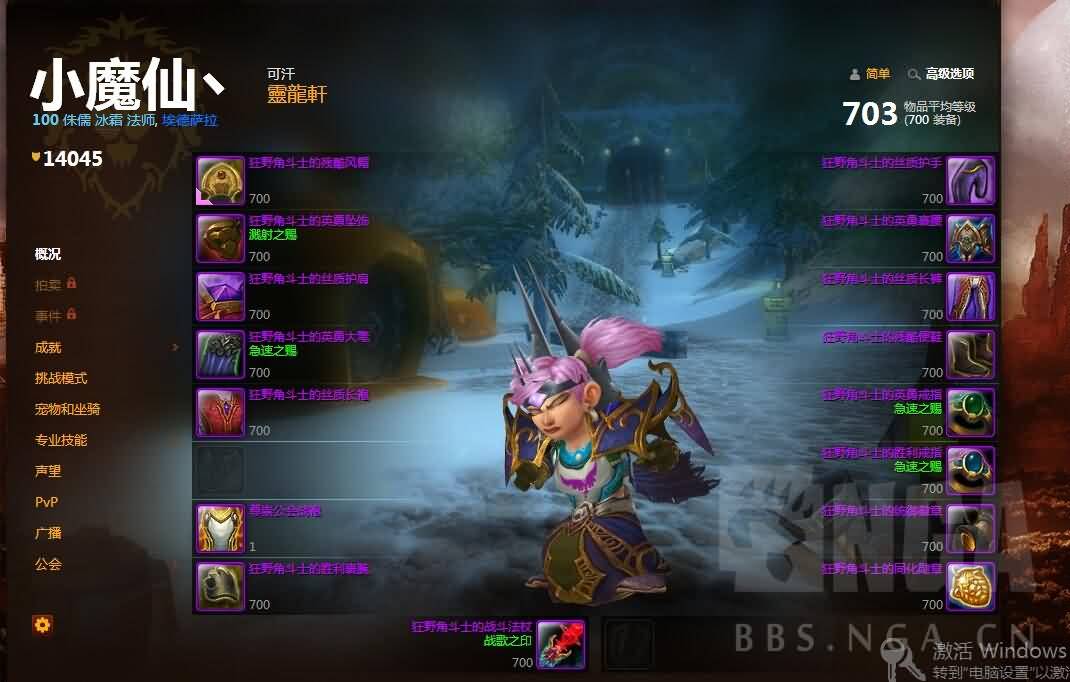
Task: Show the 声望 reputation page
Action: (48, 471)
